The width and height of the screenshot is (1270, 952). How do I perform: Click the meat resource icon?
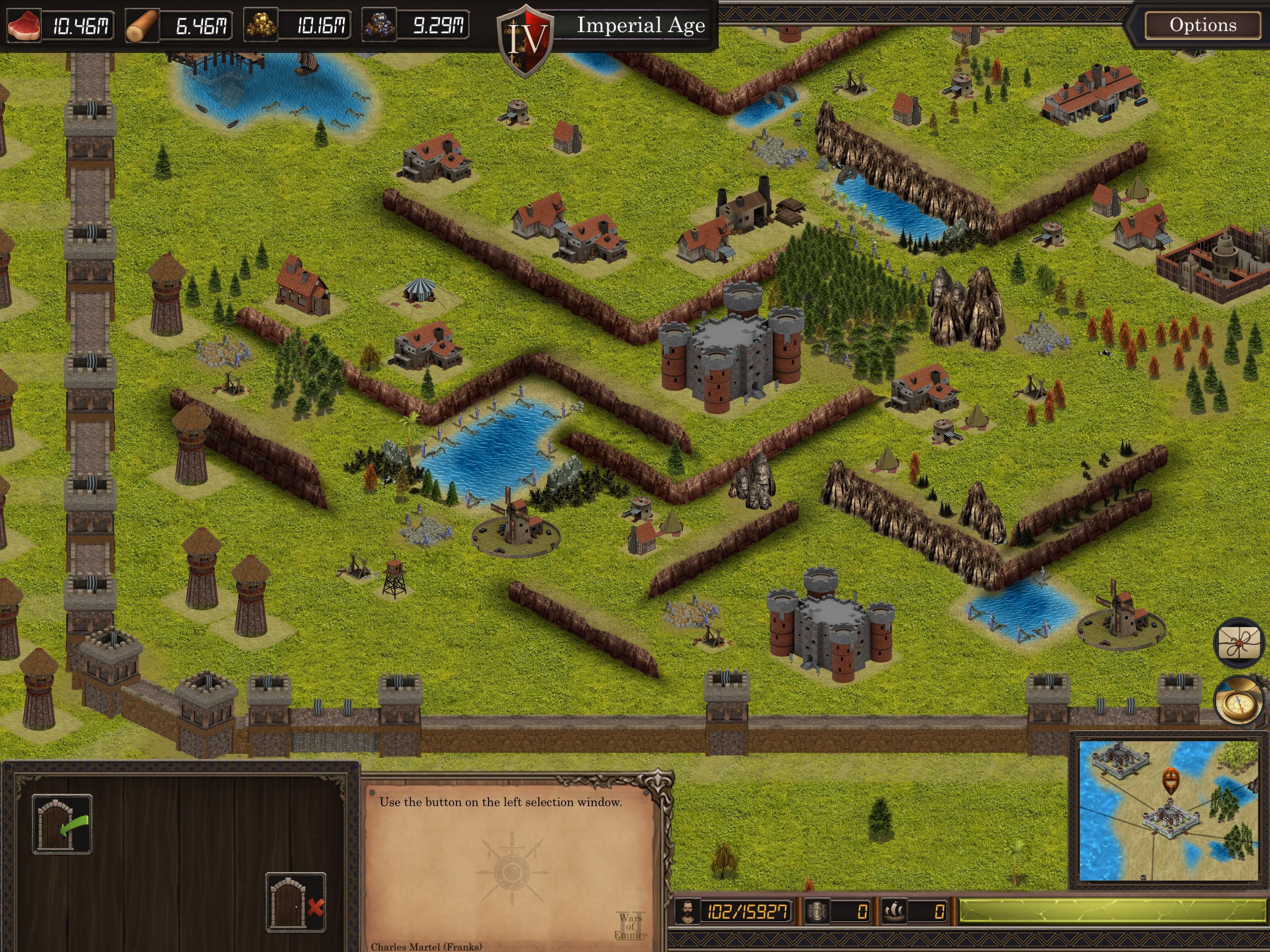[x=24, y=25]
